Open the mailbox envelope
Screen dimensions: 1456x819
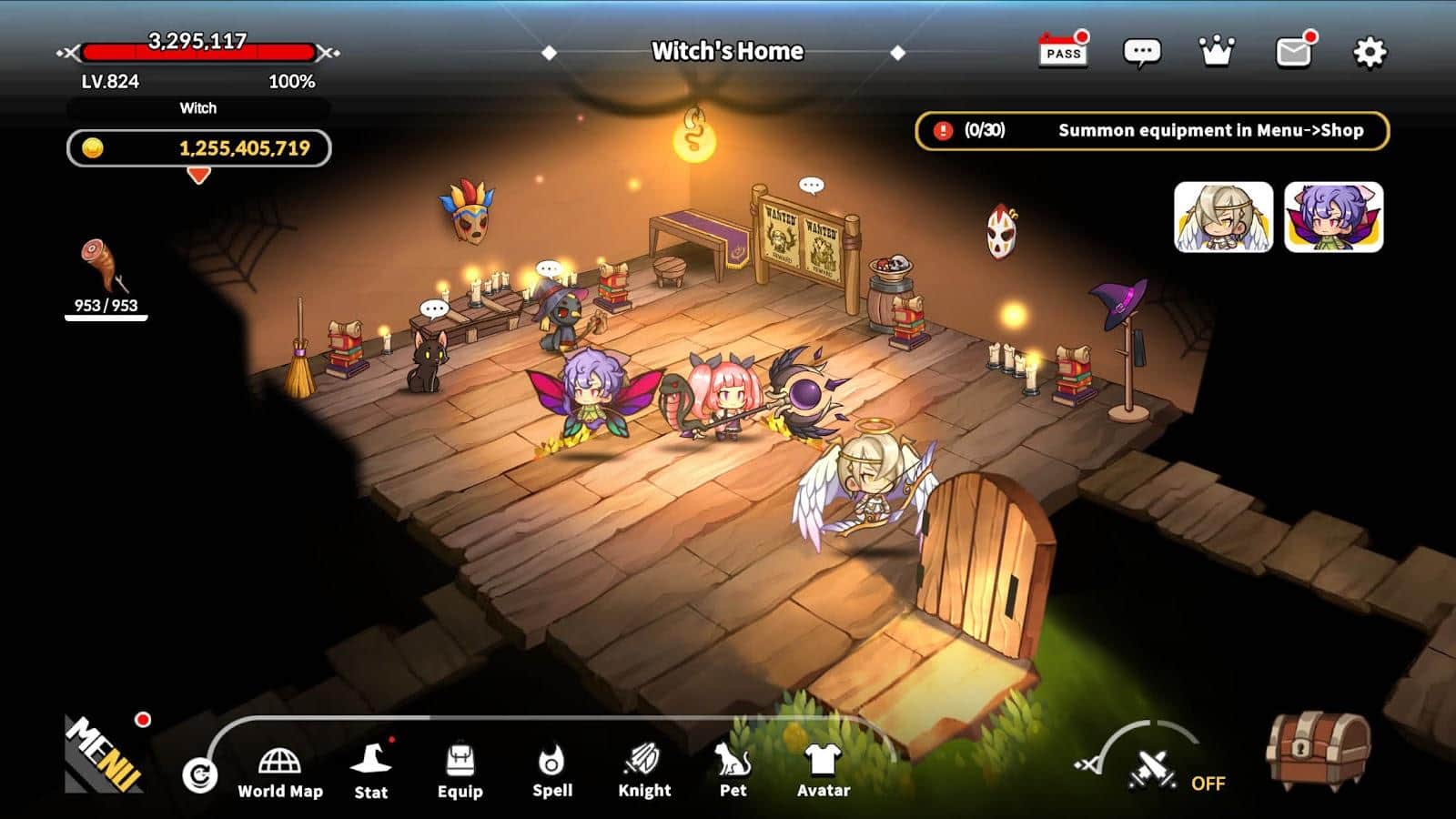click(1293, 53)
